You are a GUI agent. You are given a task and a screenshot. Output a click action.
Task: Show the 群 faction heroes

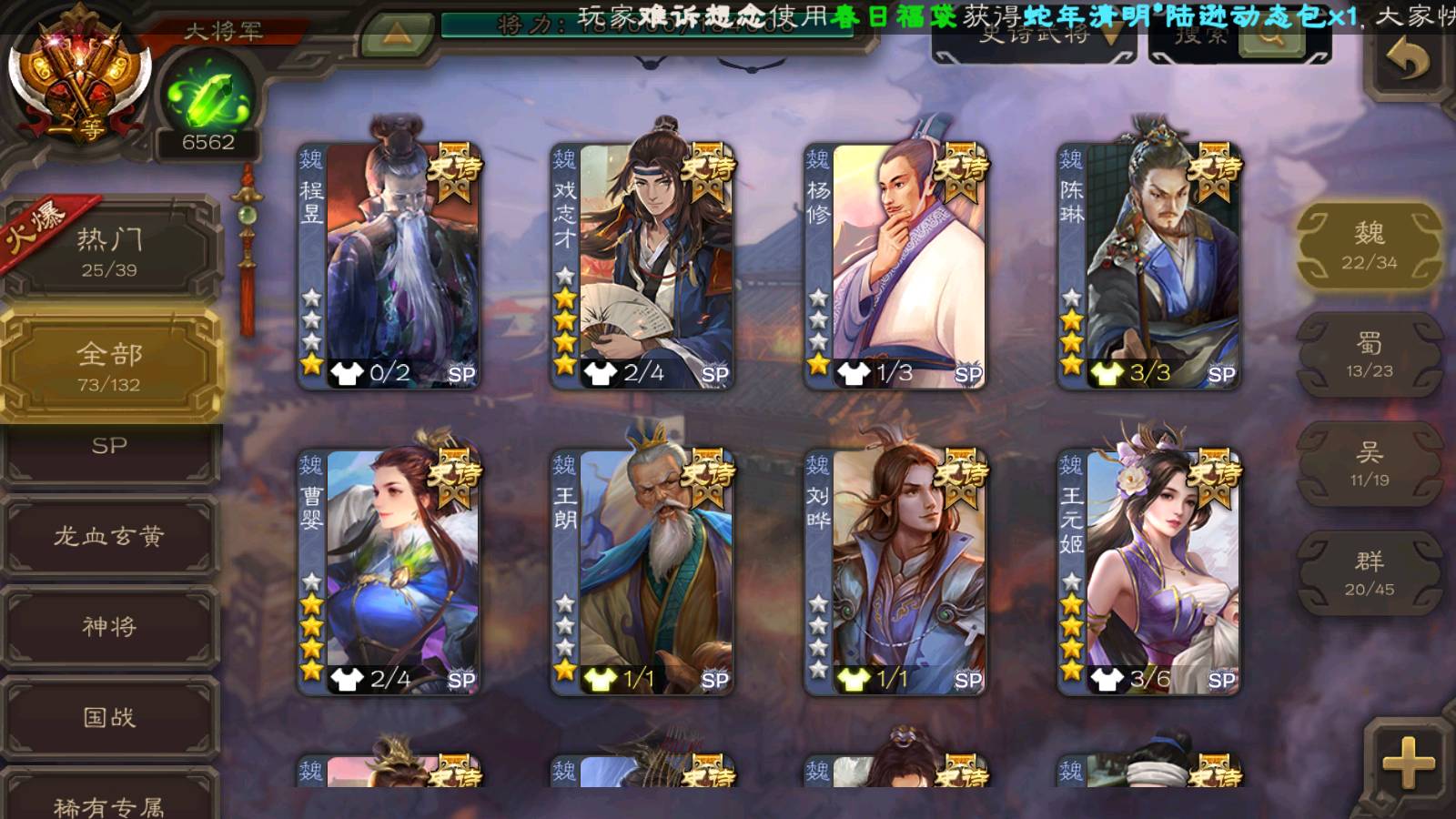1369,572
